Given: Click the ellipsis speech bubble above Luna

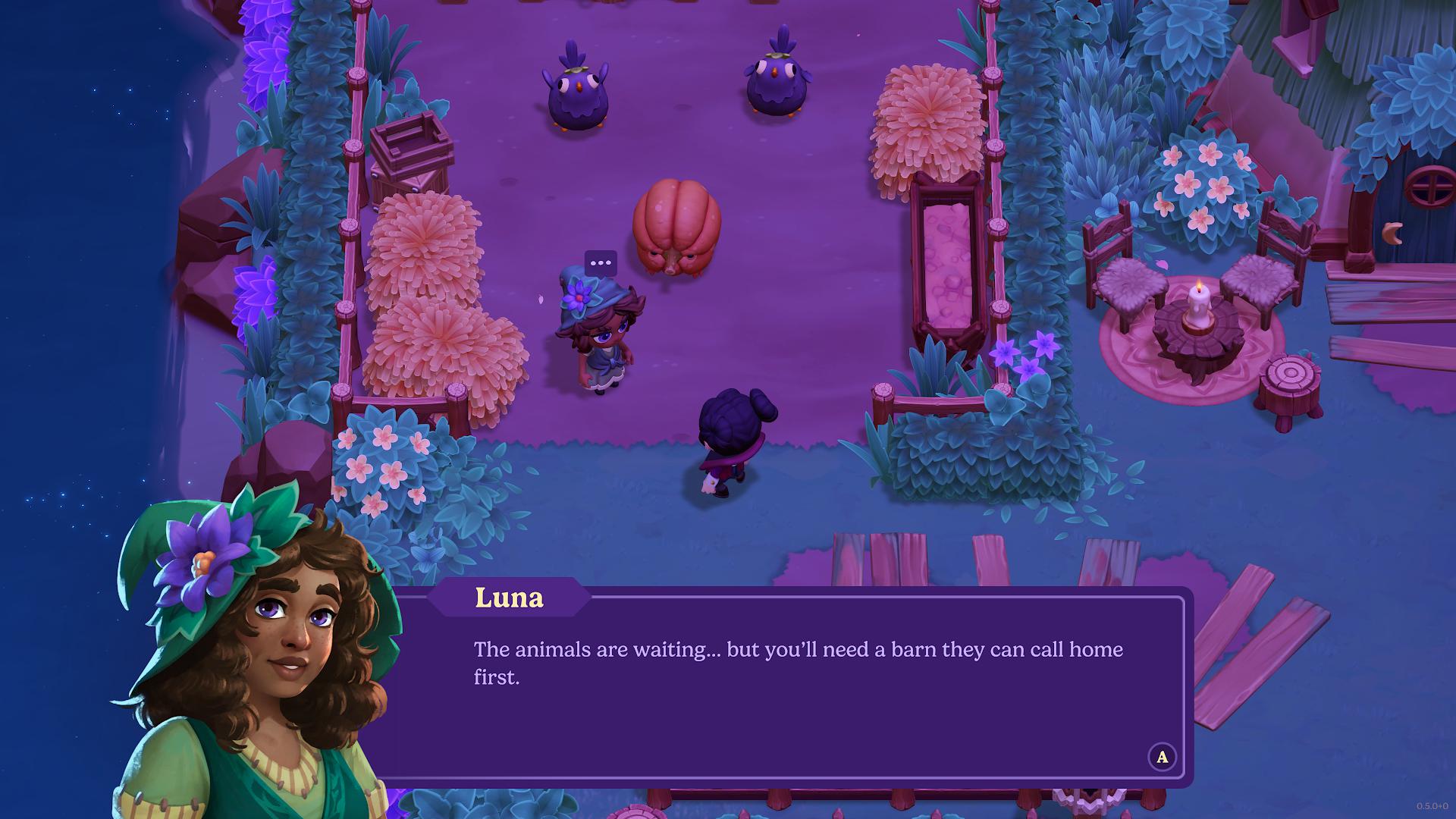Looking at the screenshot, I should (x=601, y=263).
